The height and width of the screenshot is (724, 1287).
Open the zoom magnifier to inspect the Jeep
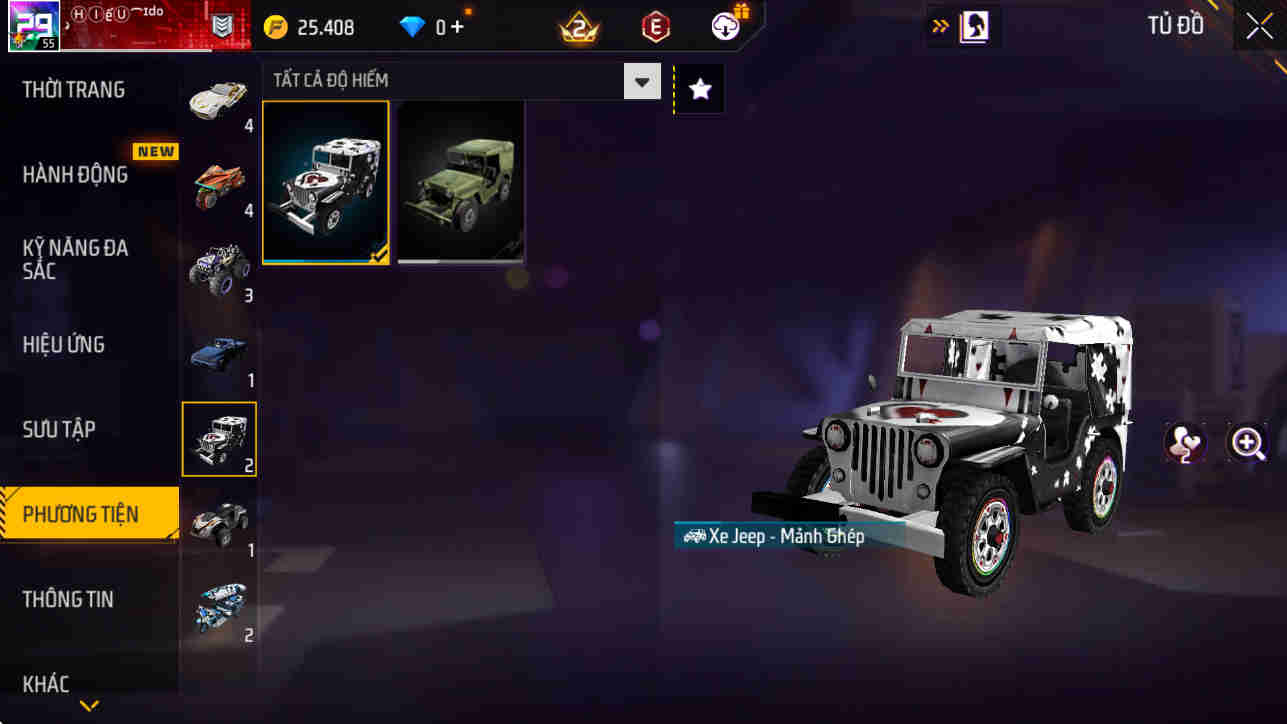click(x=1248, y=443)
